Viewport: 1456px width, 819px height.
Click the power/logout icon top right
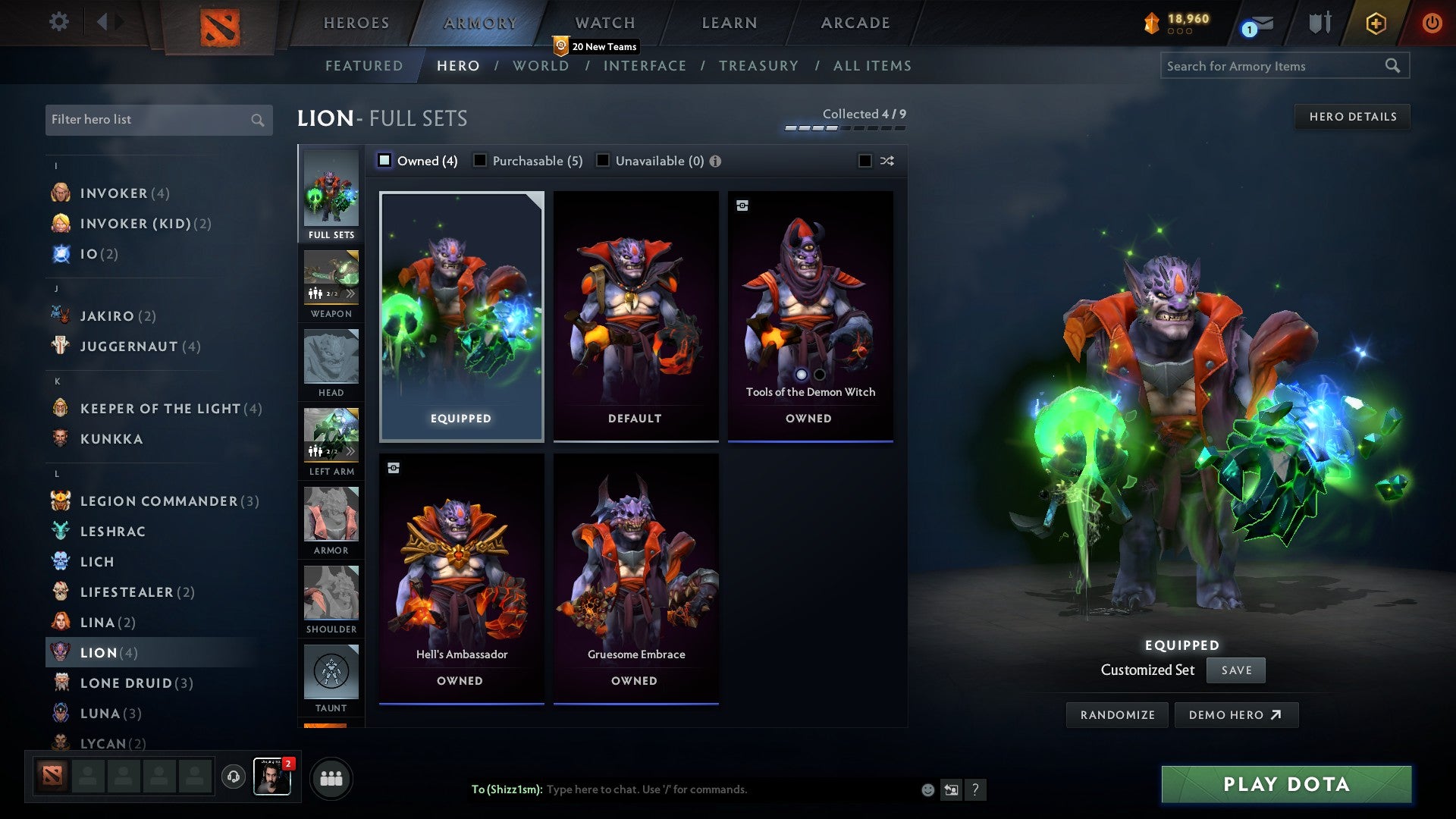pos(1432,23)
